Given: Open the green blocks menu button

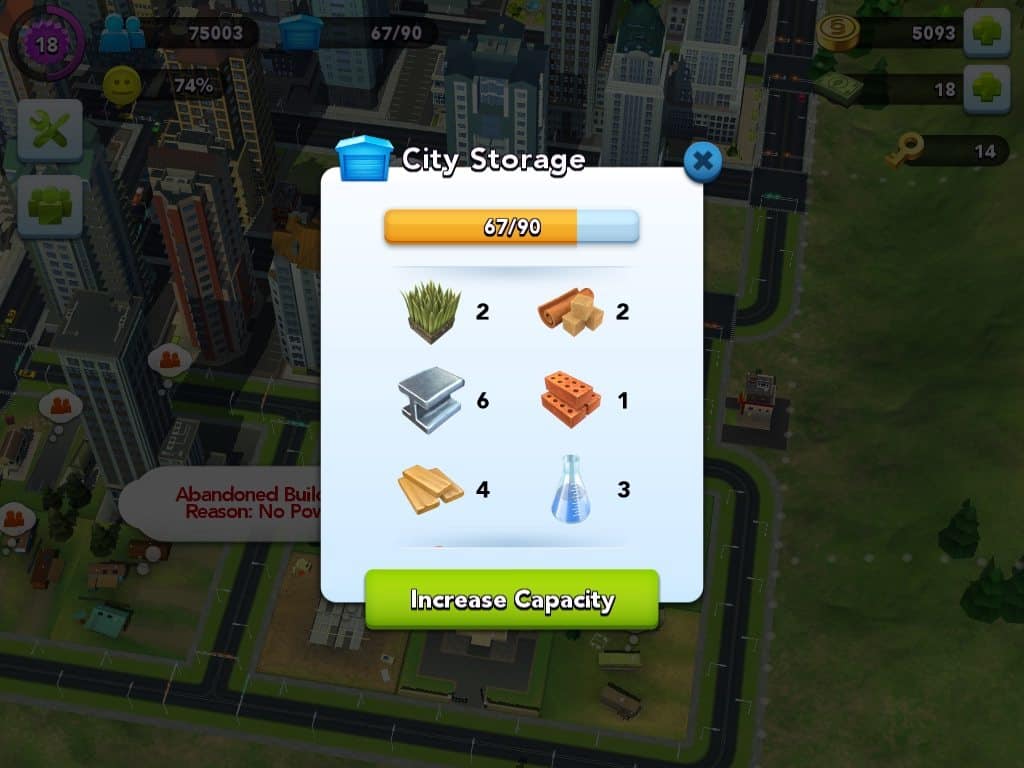Looking at the screenshot, I should (49, 206).
